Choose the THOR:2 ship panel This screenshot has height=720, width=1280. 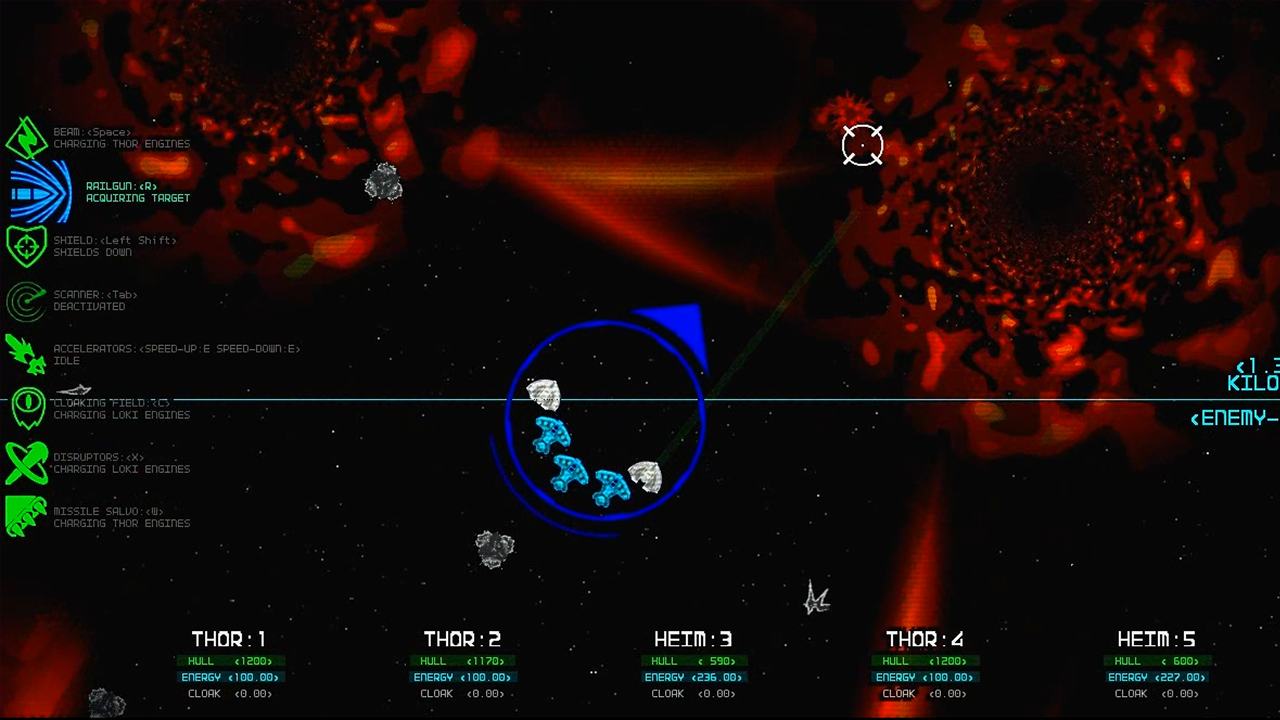click(x=462, y=664)
